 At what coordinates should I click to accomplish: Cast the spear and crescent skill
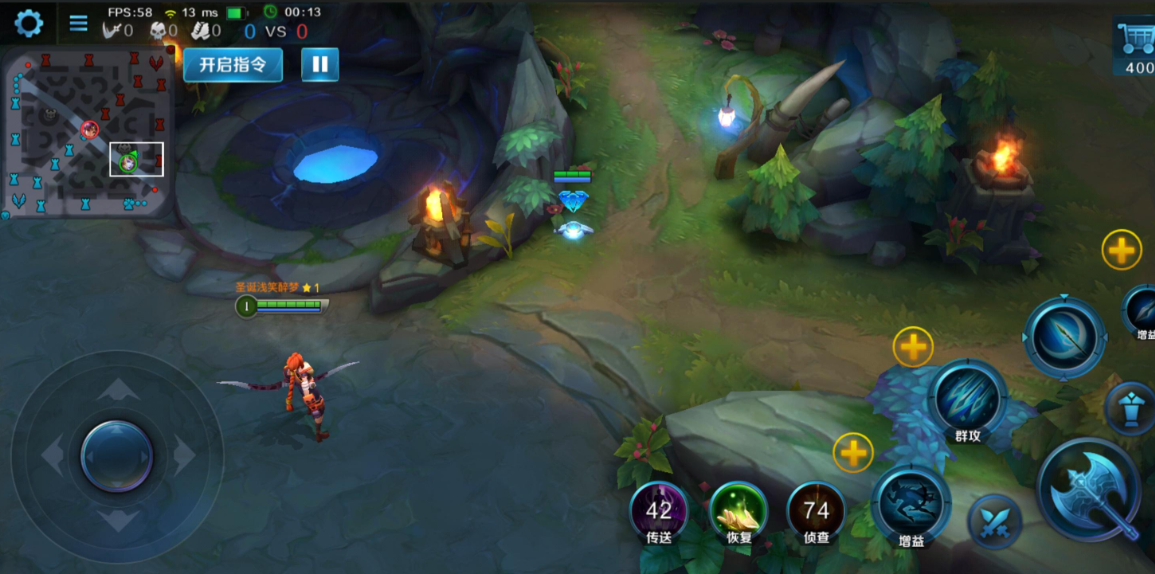coord(1064,337)
